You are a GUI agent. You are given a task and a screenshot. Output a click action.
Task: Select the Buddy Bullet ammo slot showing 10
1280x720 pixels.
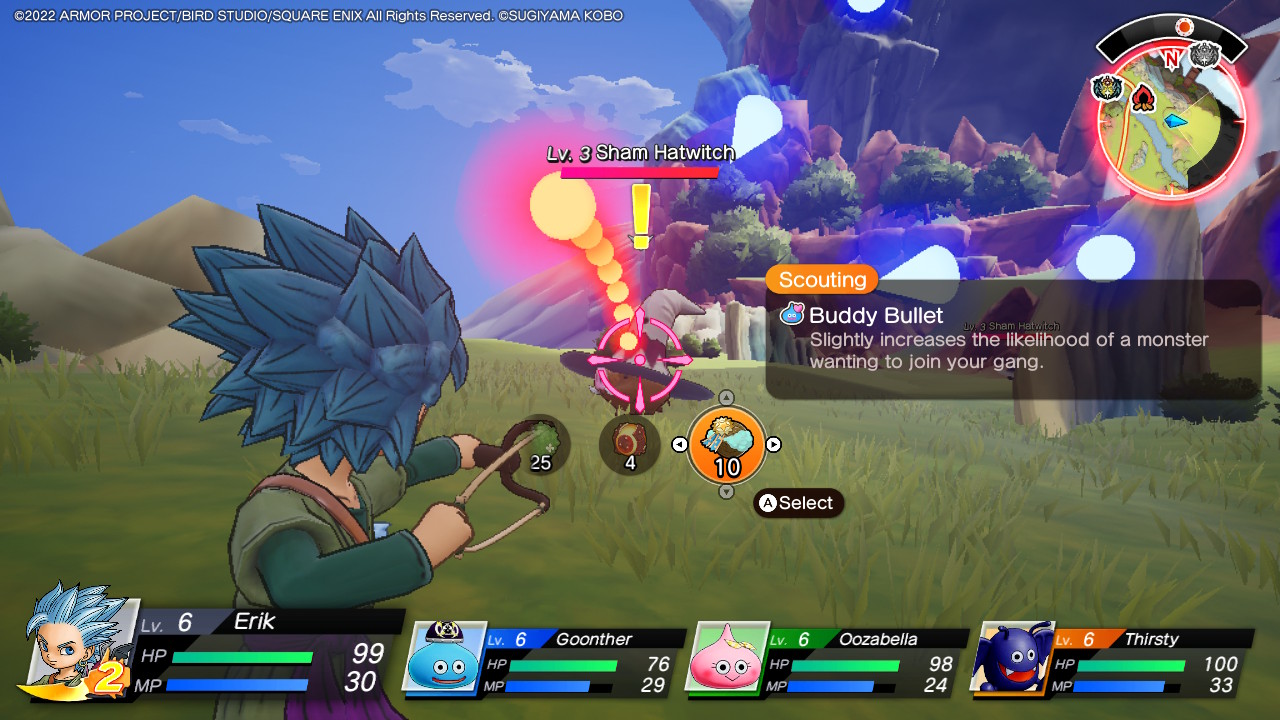tap(727, 444)
